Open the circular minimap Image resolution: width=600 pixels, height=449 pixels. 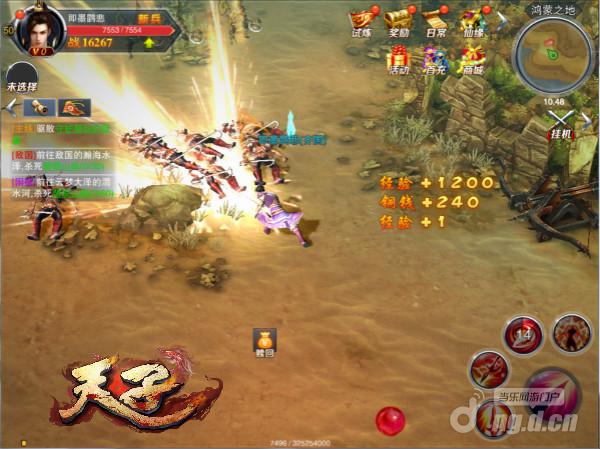coord(552,52)
